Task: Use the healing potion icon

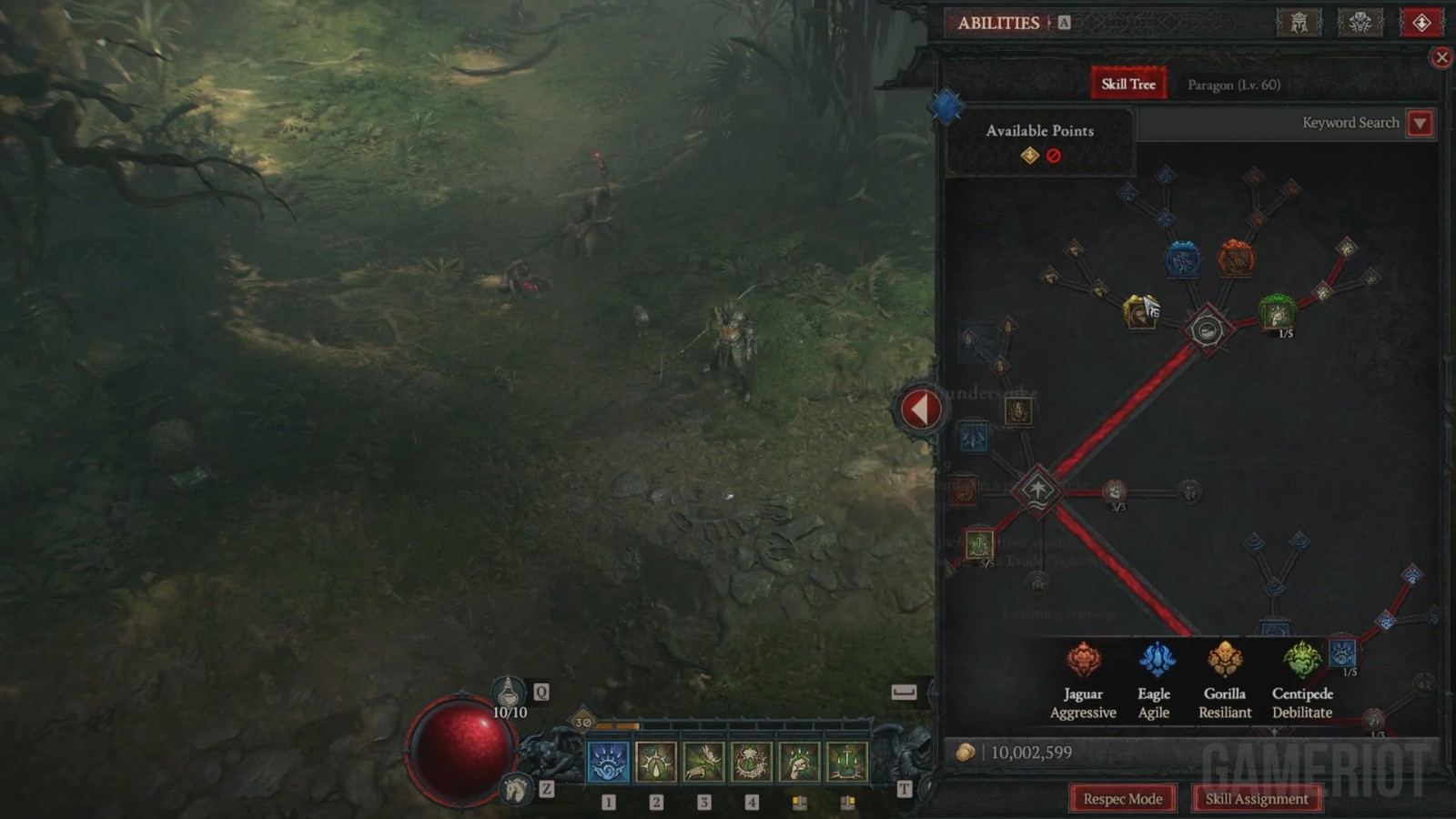Action: pos(509,693)
